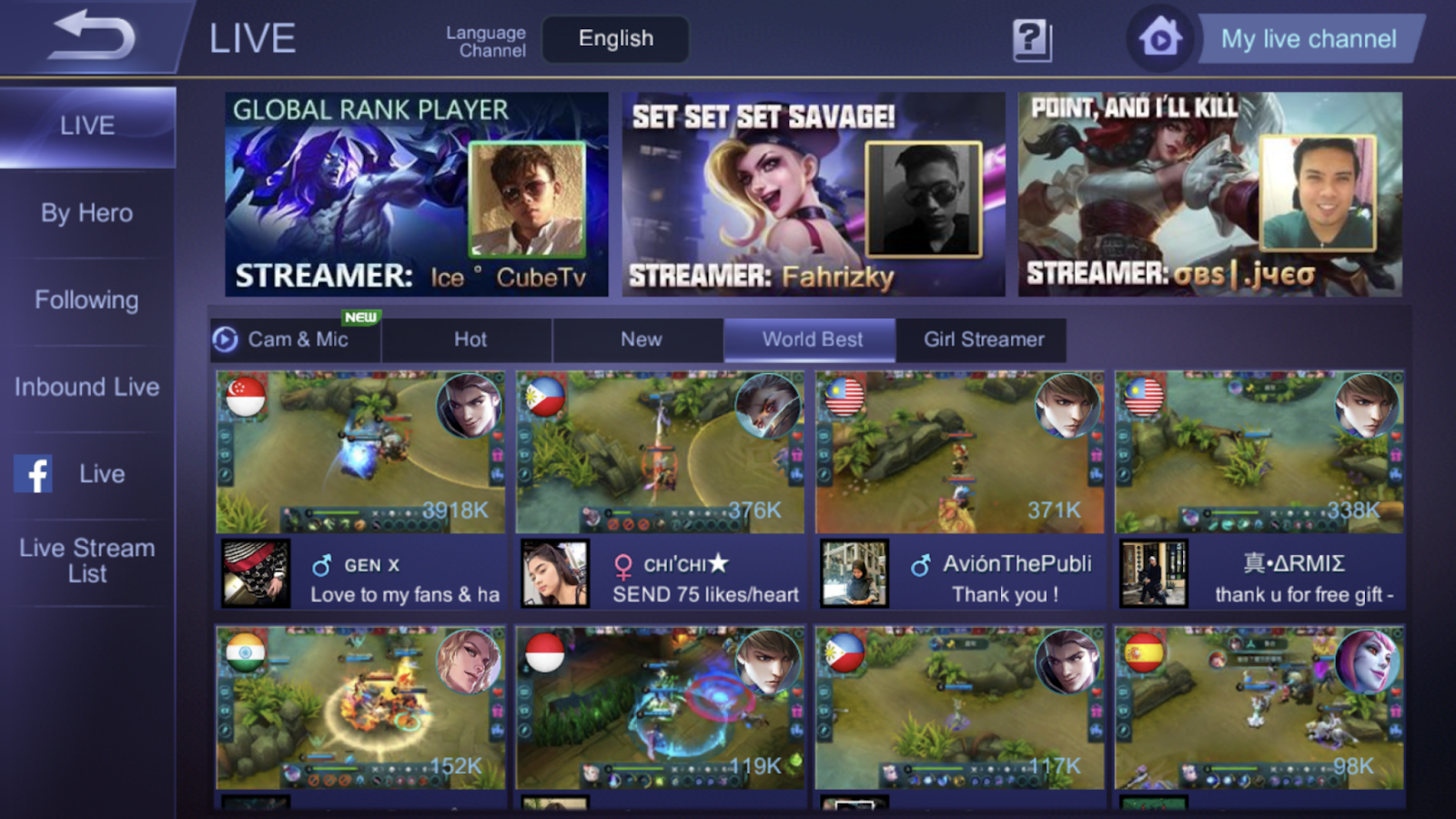The height and width of the screenshot is (819, 1456).
Task: Click the Malaysia flag on AviónThePubli's stream
Action: 844,395
